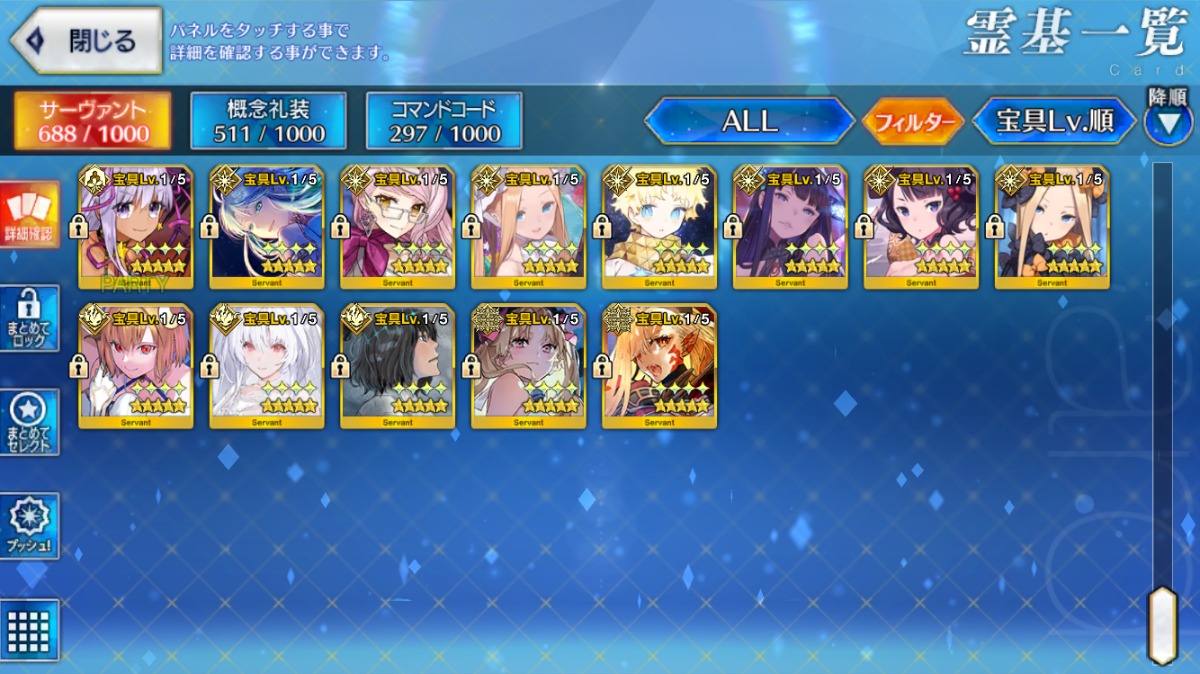Open the 概念礼装 tab
The image size is (1200, 674).
point(268,121)
